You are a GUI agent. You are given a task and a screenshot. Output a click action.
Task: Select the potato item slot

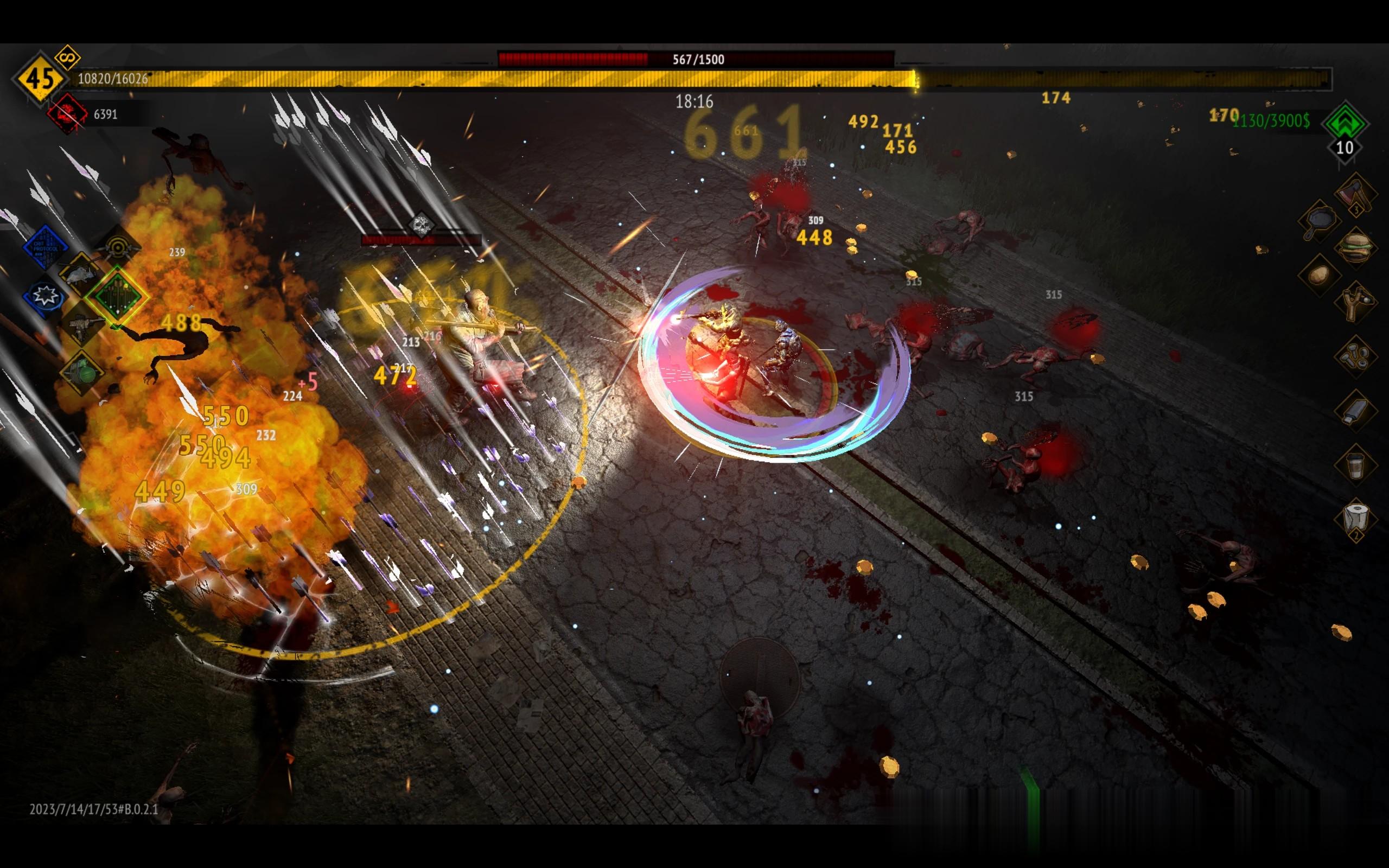(x=1320, y=275)
